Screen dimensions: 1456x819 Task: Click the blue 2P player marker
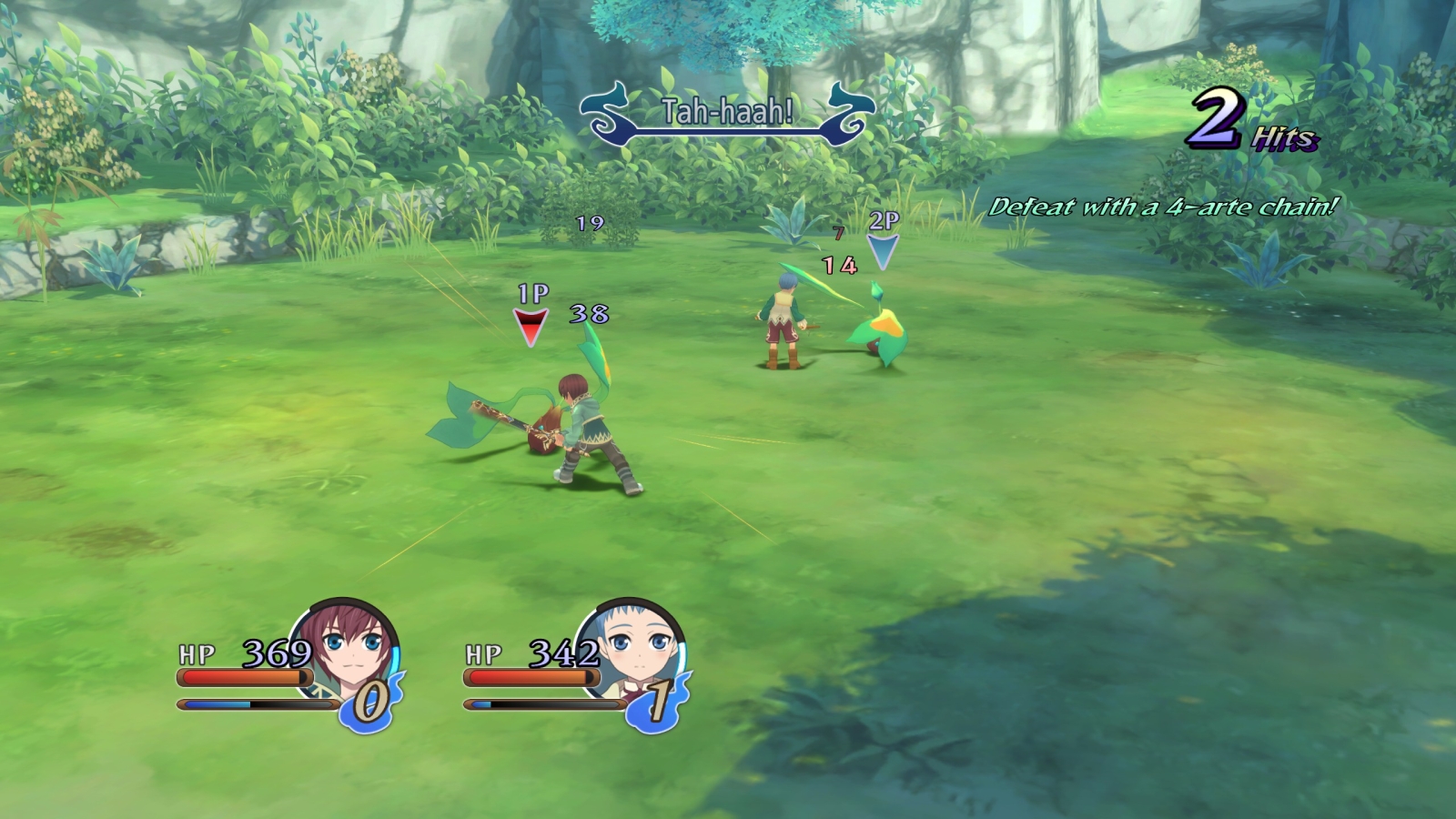coord(882,251)
